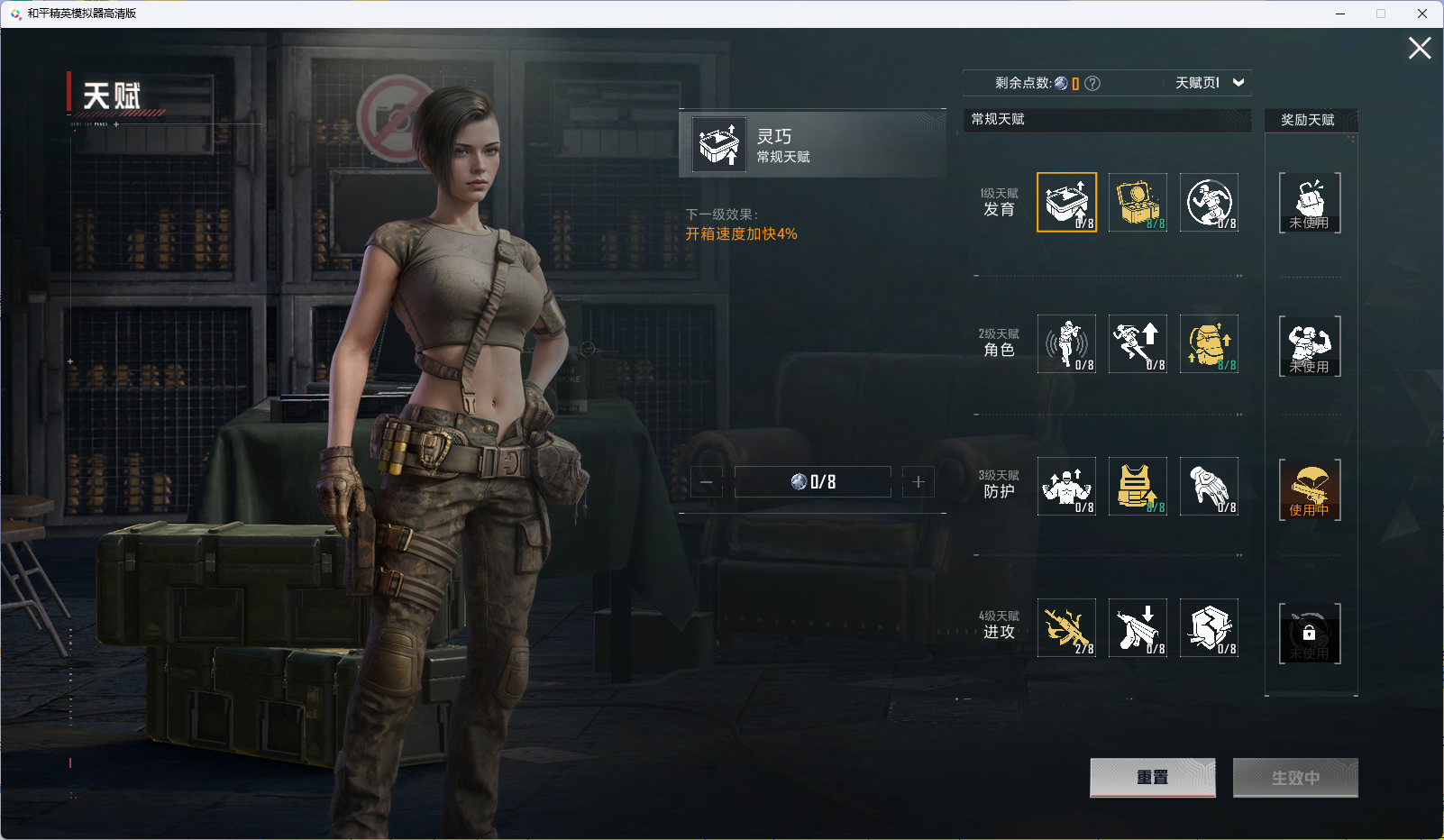Choose the tactical glove talent

[x=1209, y=486]
